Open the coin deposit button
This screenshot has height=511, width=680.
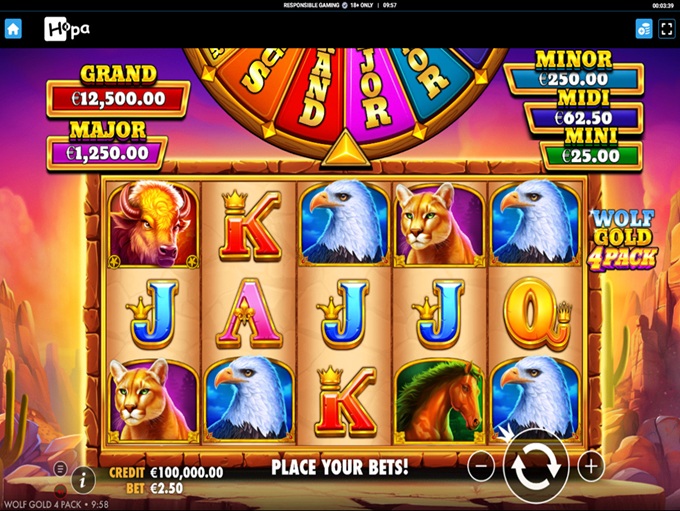643,29
